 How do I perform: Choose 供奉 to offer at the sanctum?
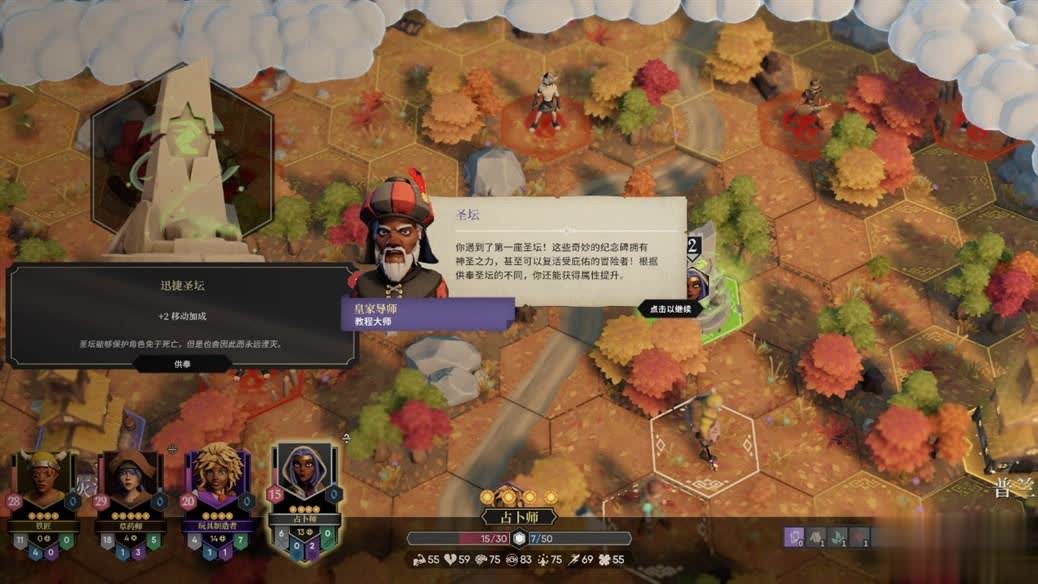tap(182, 364)
